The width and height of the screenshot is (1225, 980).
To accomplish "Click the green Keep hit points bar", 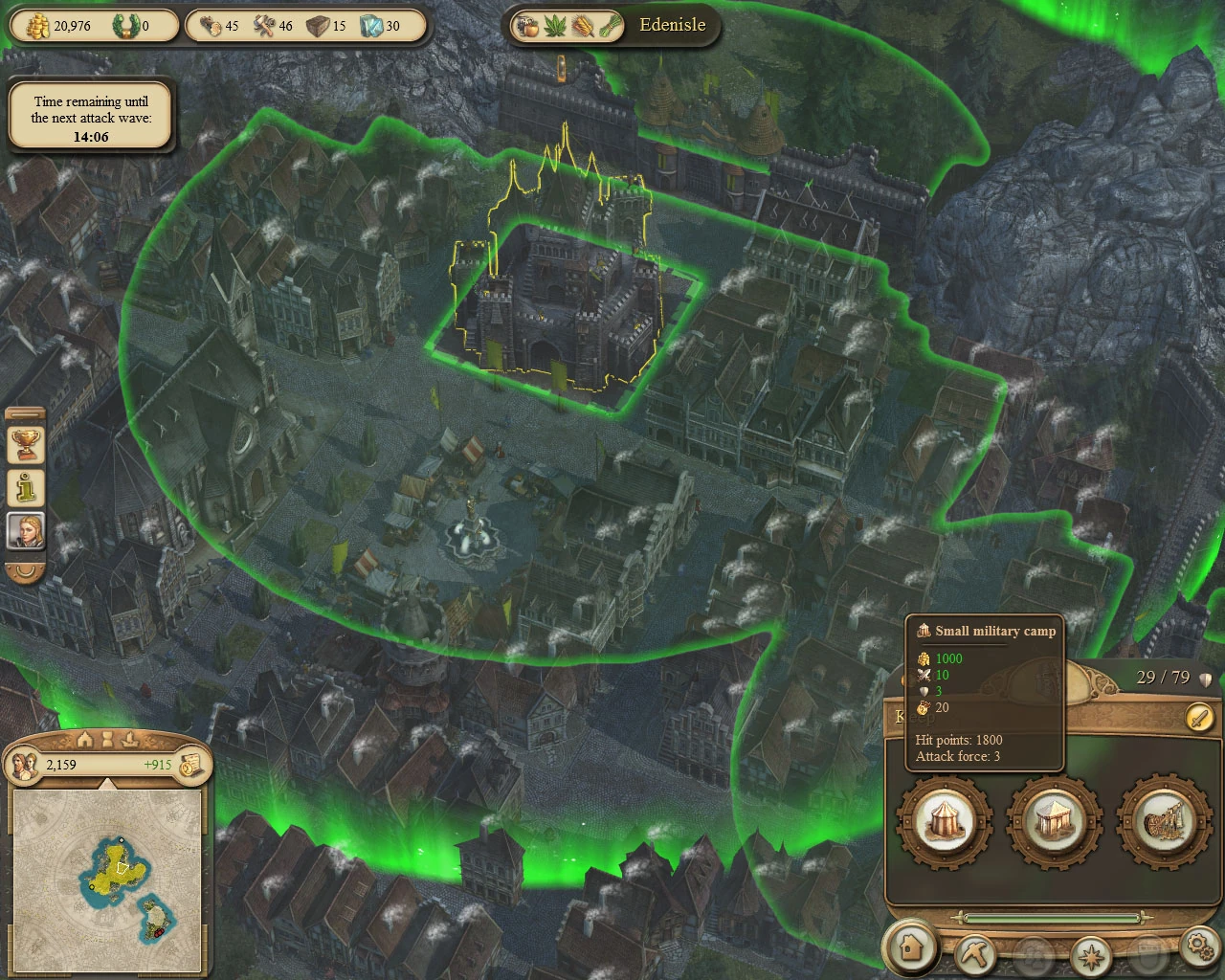I will tap(1049, 918).
